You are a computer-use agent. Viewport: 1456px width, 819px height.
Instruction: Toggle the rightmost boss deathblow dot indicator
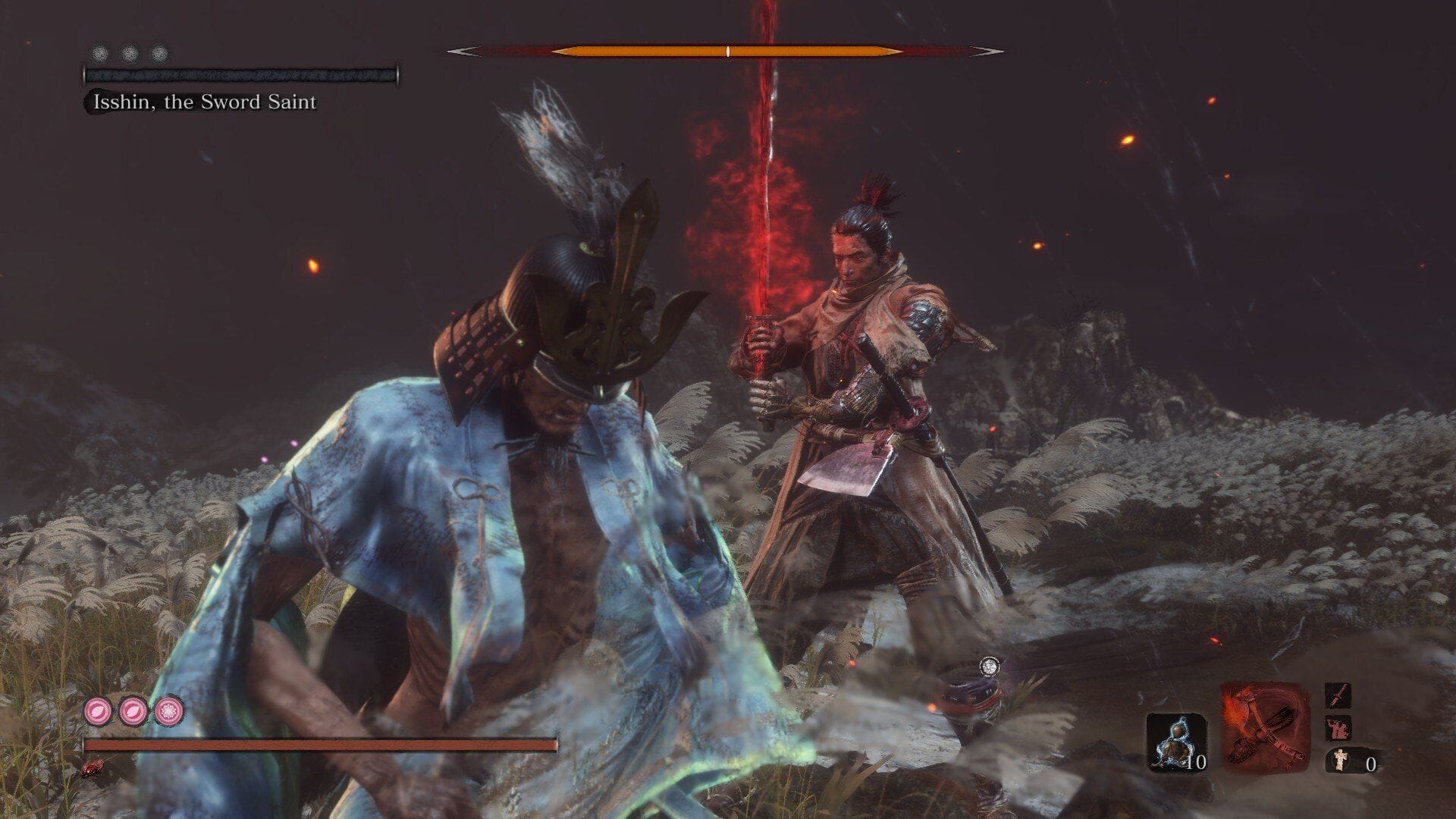point(158,52)
